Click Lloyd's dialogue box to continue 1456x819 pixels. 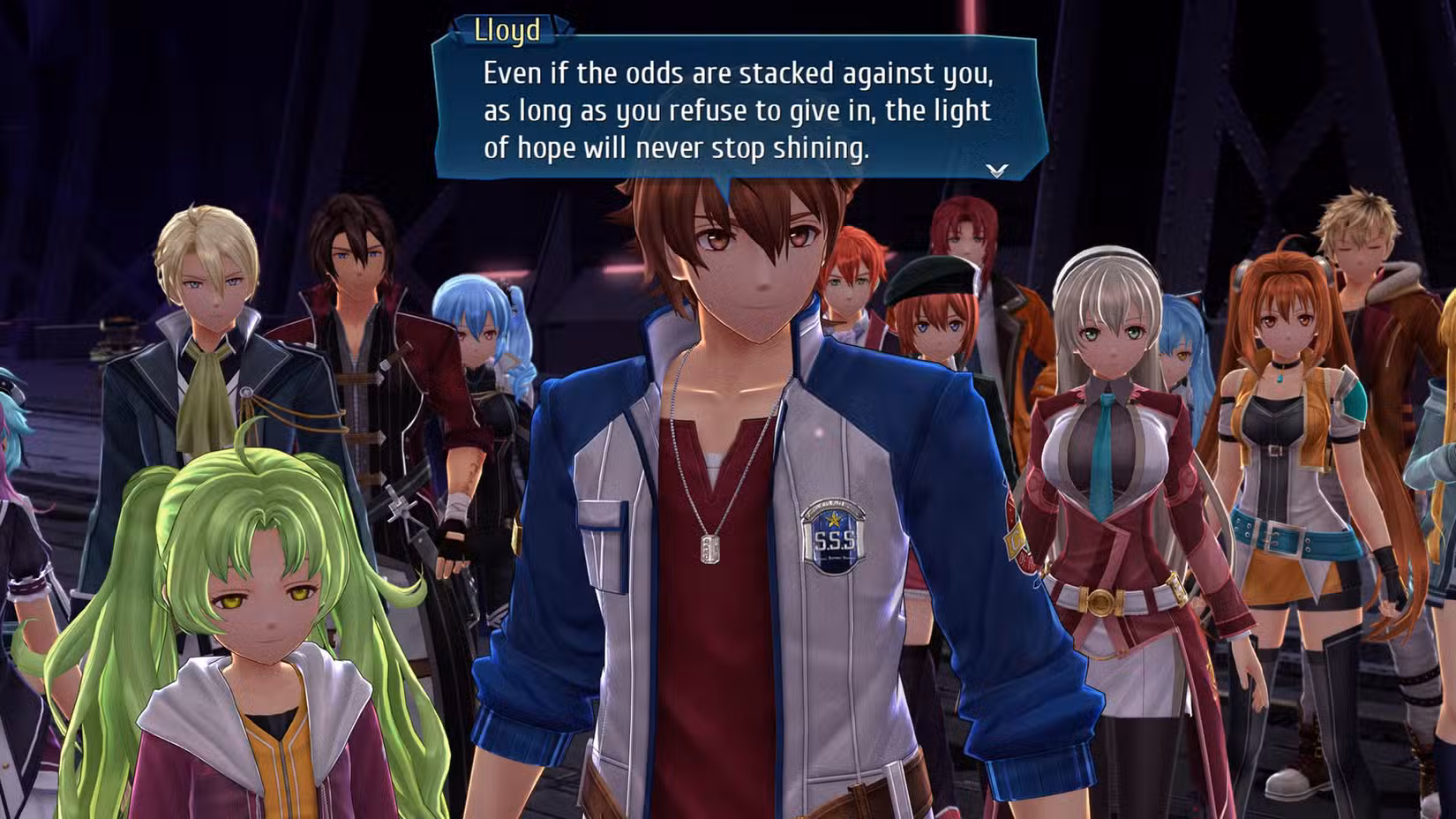[x=738, y=110]
